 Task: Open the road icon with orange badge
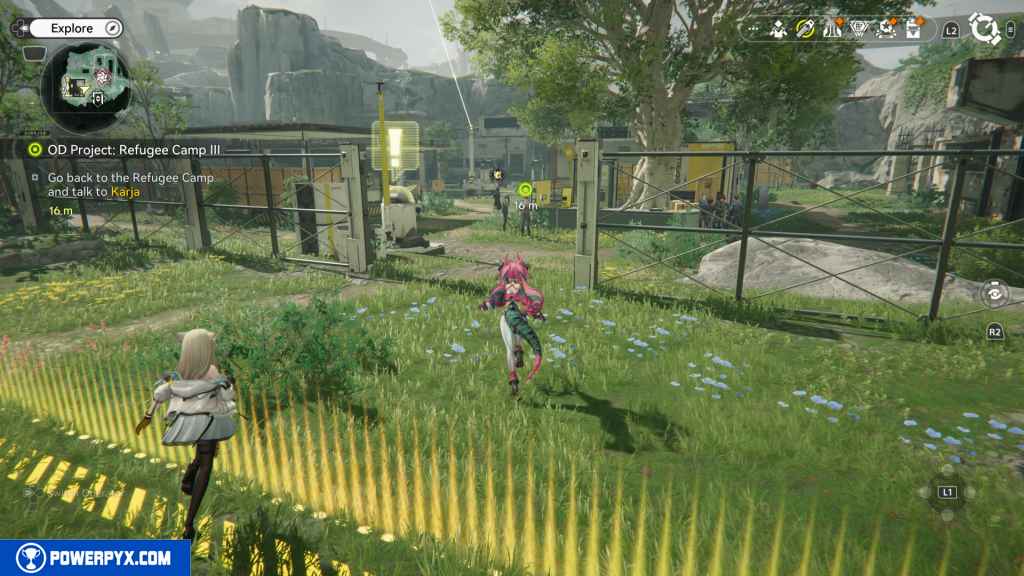832,29
